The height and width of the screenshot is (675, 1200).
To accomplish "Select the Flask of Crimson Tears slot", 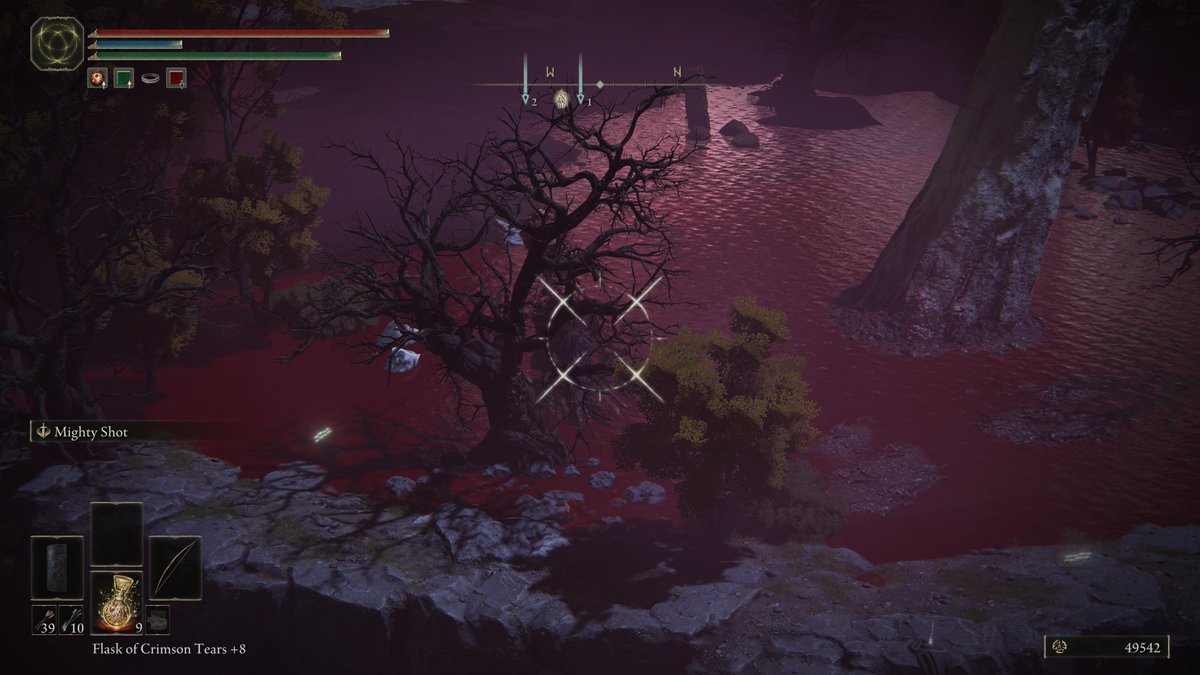I will click(x=117, y=600).
